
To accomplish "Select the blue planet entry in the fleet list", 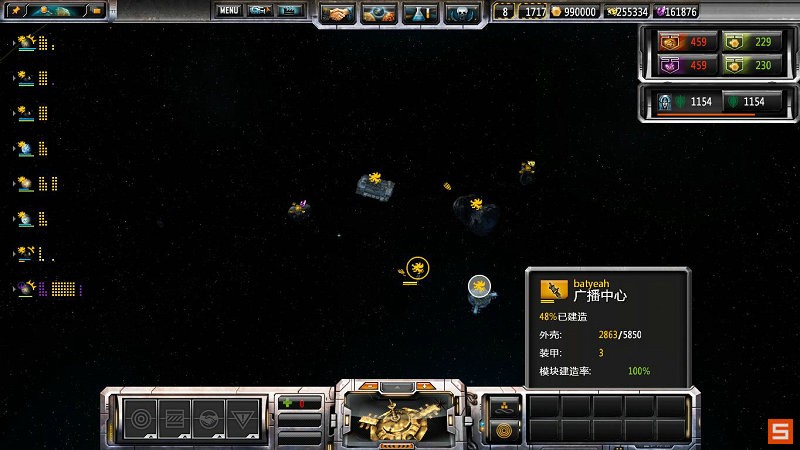I will (x=26, y=148).
